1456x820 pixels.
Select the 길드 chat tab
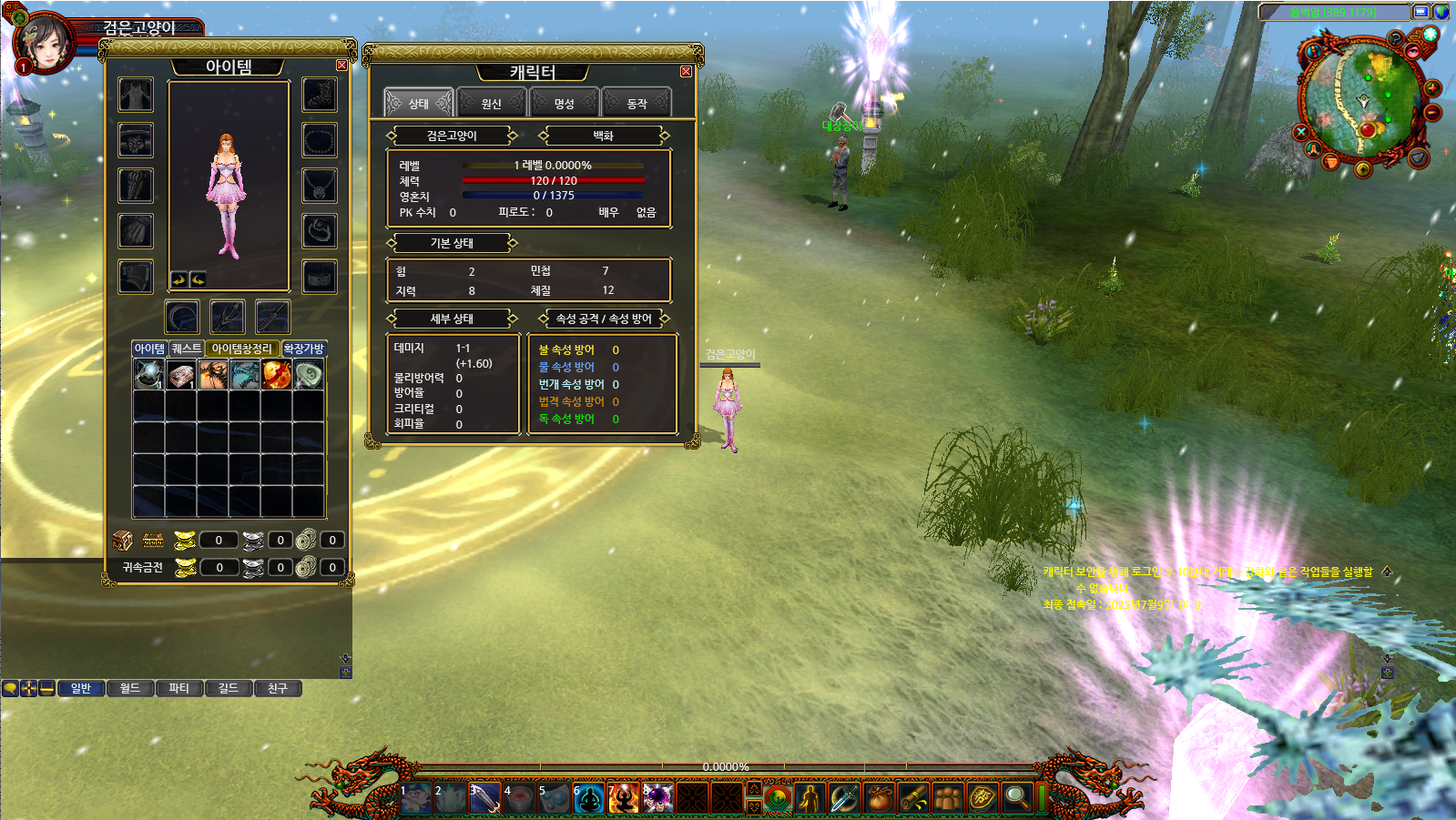(229, 688)
